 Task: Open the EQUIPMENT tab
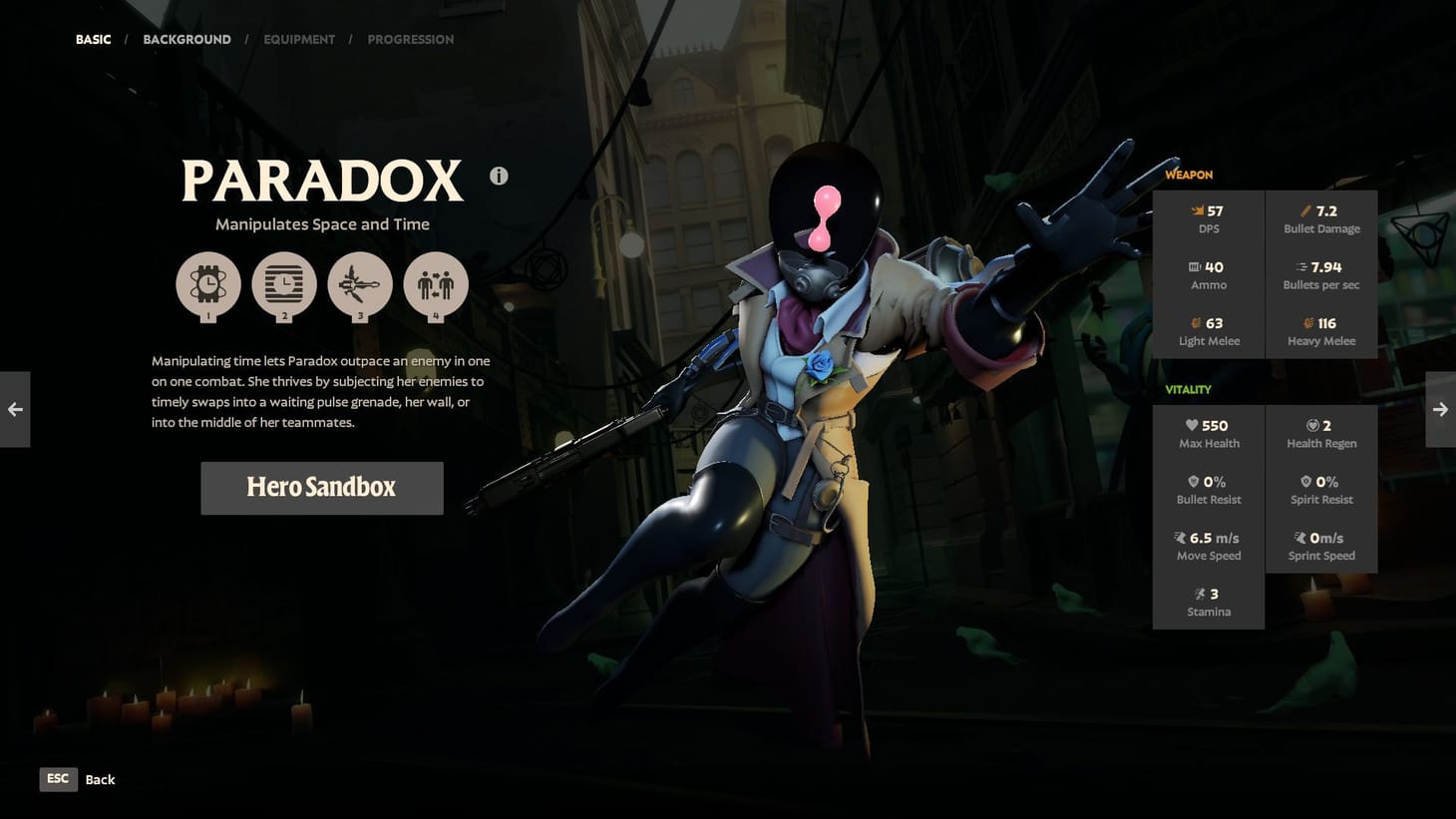click(299, 39)
